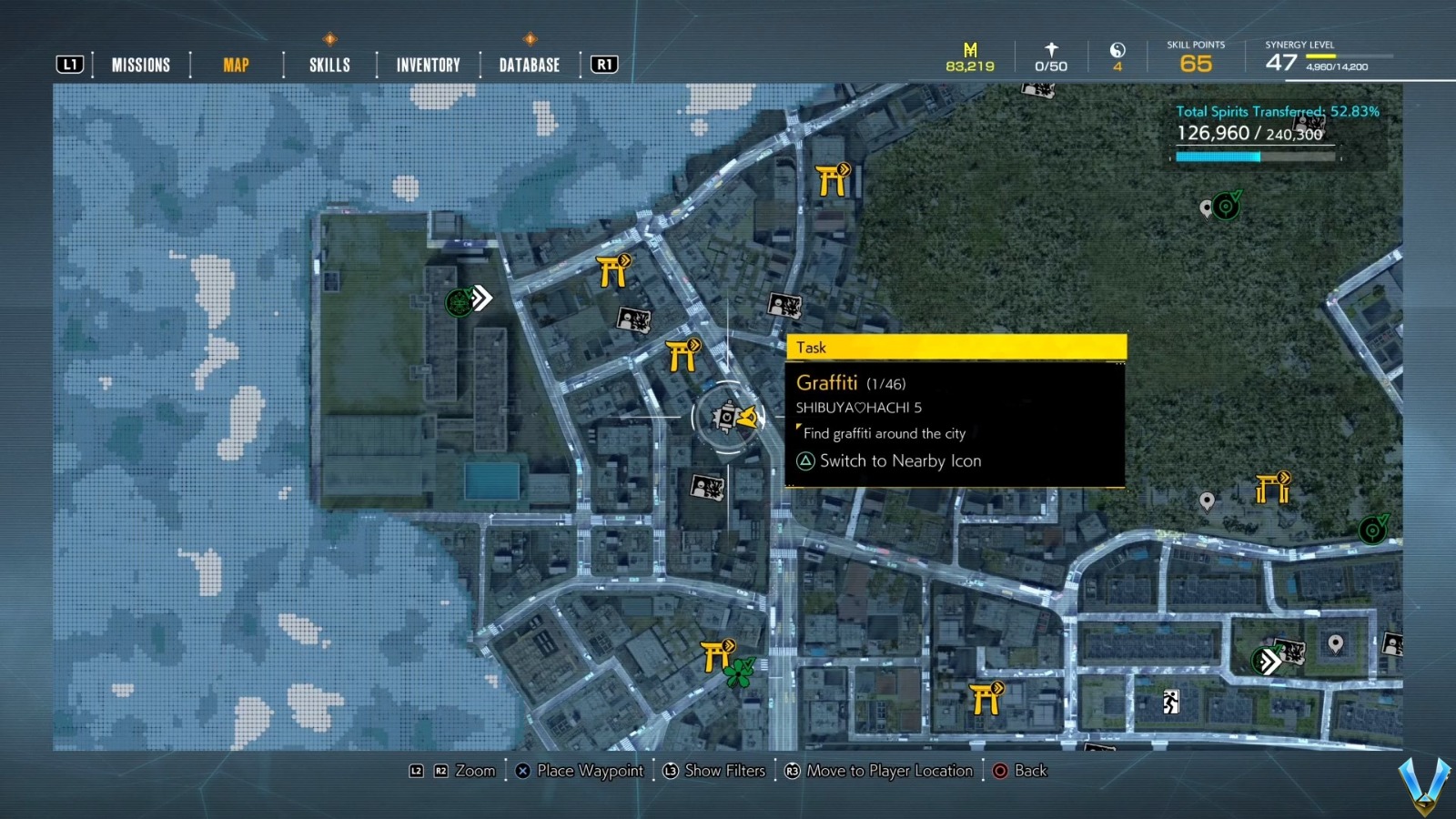Select the SHIBUYA♡HACHI 5 graffiti task entry
The image size is (1456, 819).
click(858, 408)
